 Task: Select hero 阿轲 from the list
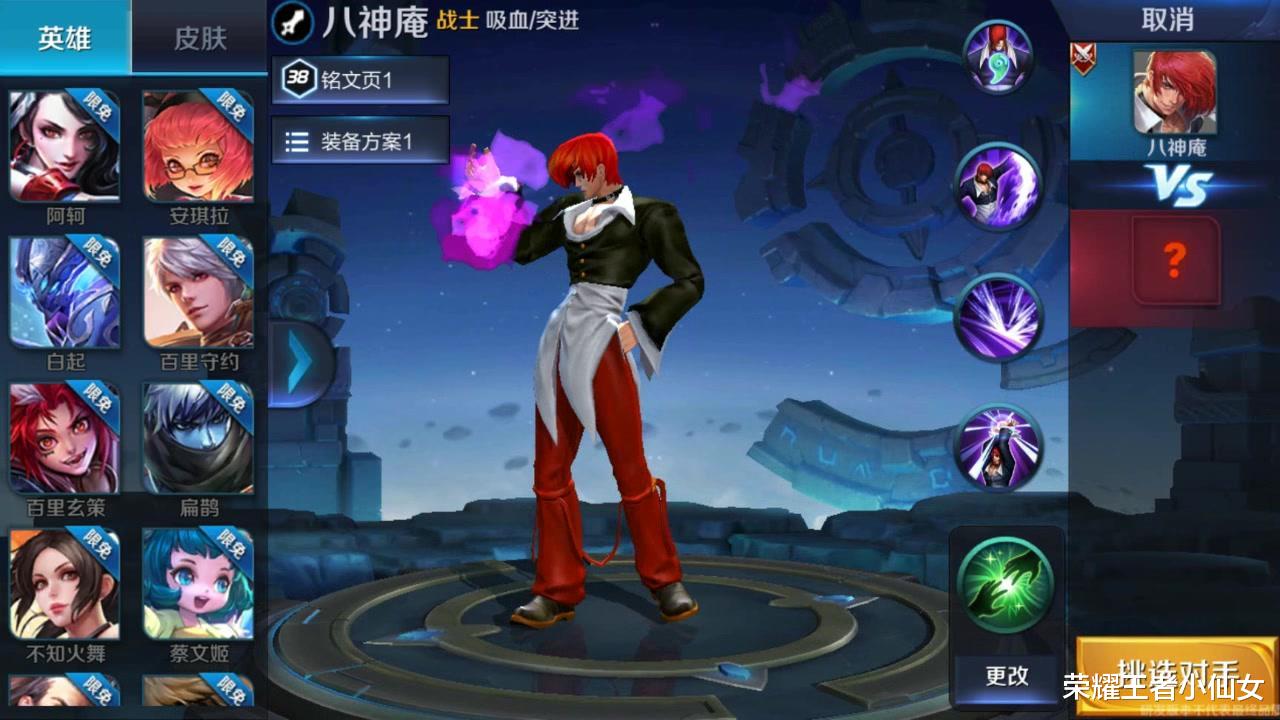click(65, 145)
